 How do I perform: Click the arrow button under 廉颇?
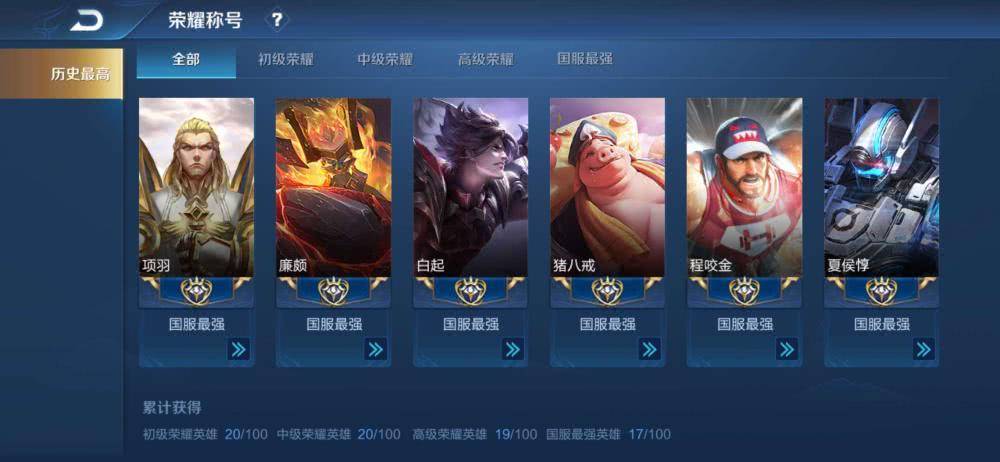(x=375, y=349)
